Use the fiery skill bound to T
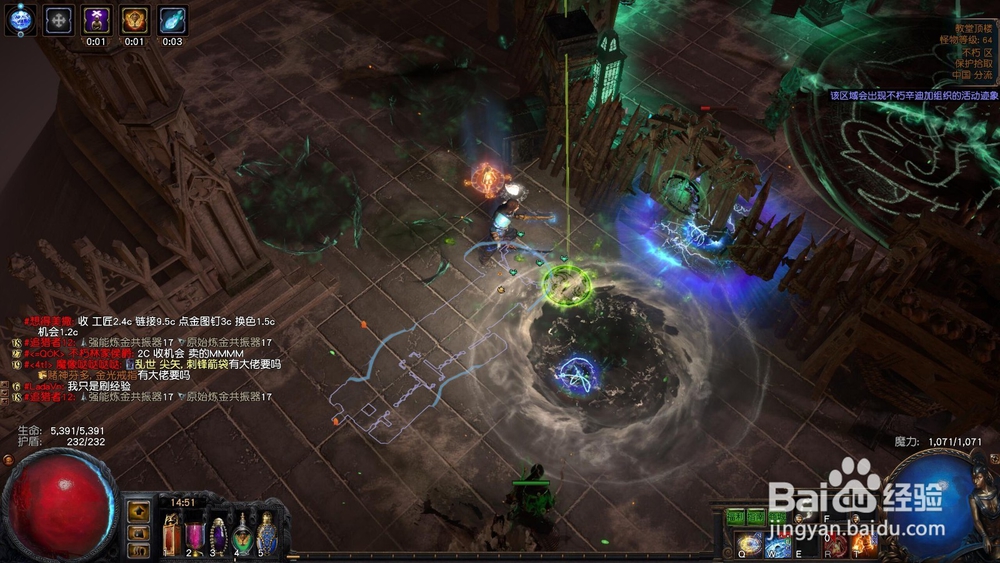 point(864,544)
